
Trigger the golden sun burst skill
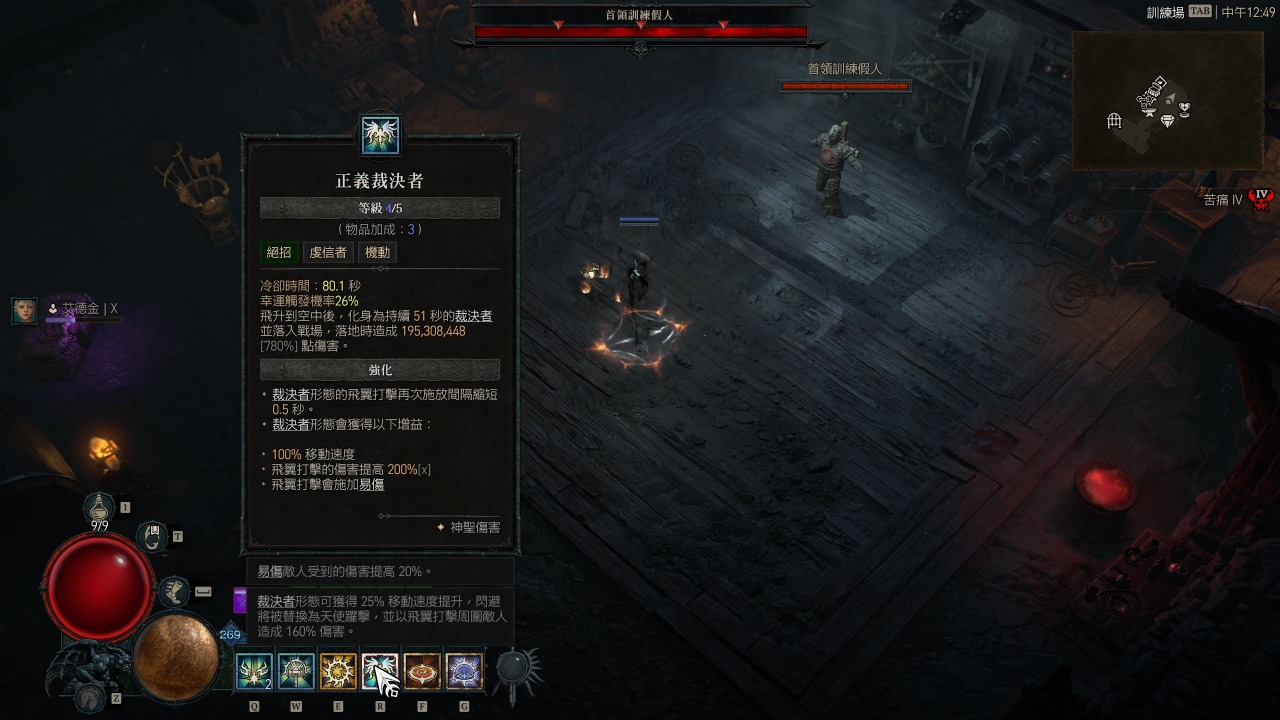[x=338, y=672]
